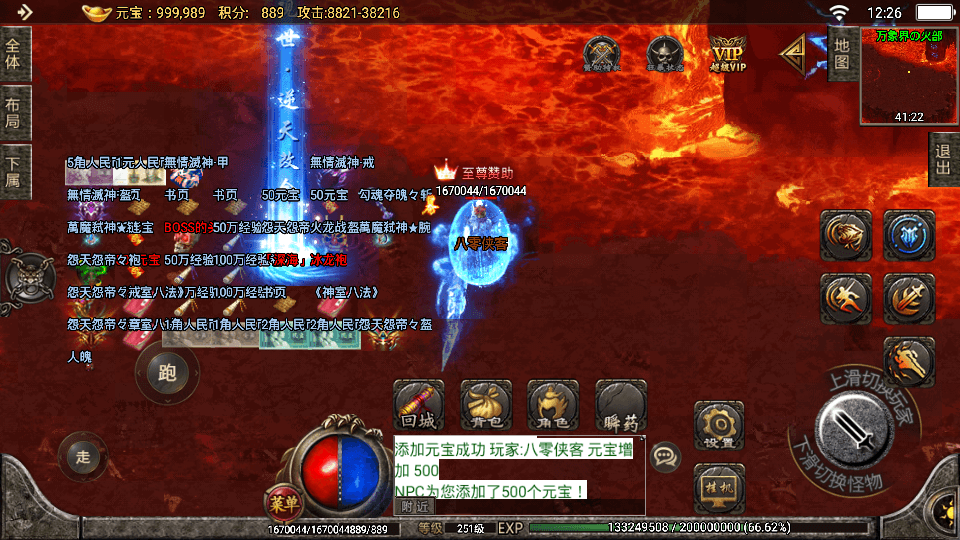The height and width of the screenshot is (540, 960).
Task: Open the 菜单 menu button
Action: [x=282, y=500]
